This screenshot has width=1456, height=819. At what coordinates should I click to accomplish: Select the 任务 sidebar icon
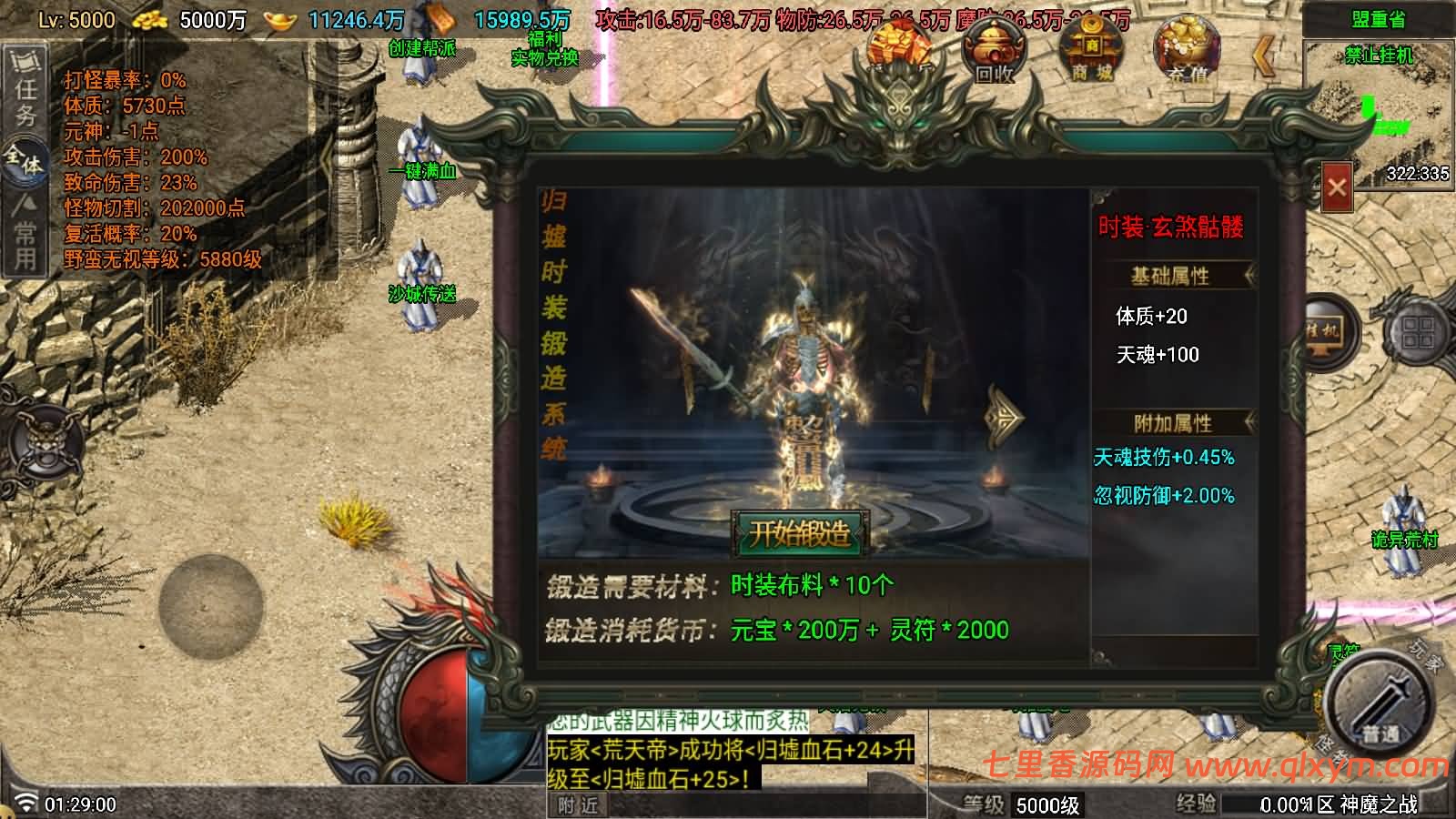click(25, 82)
